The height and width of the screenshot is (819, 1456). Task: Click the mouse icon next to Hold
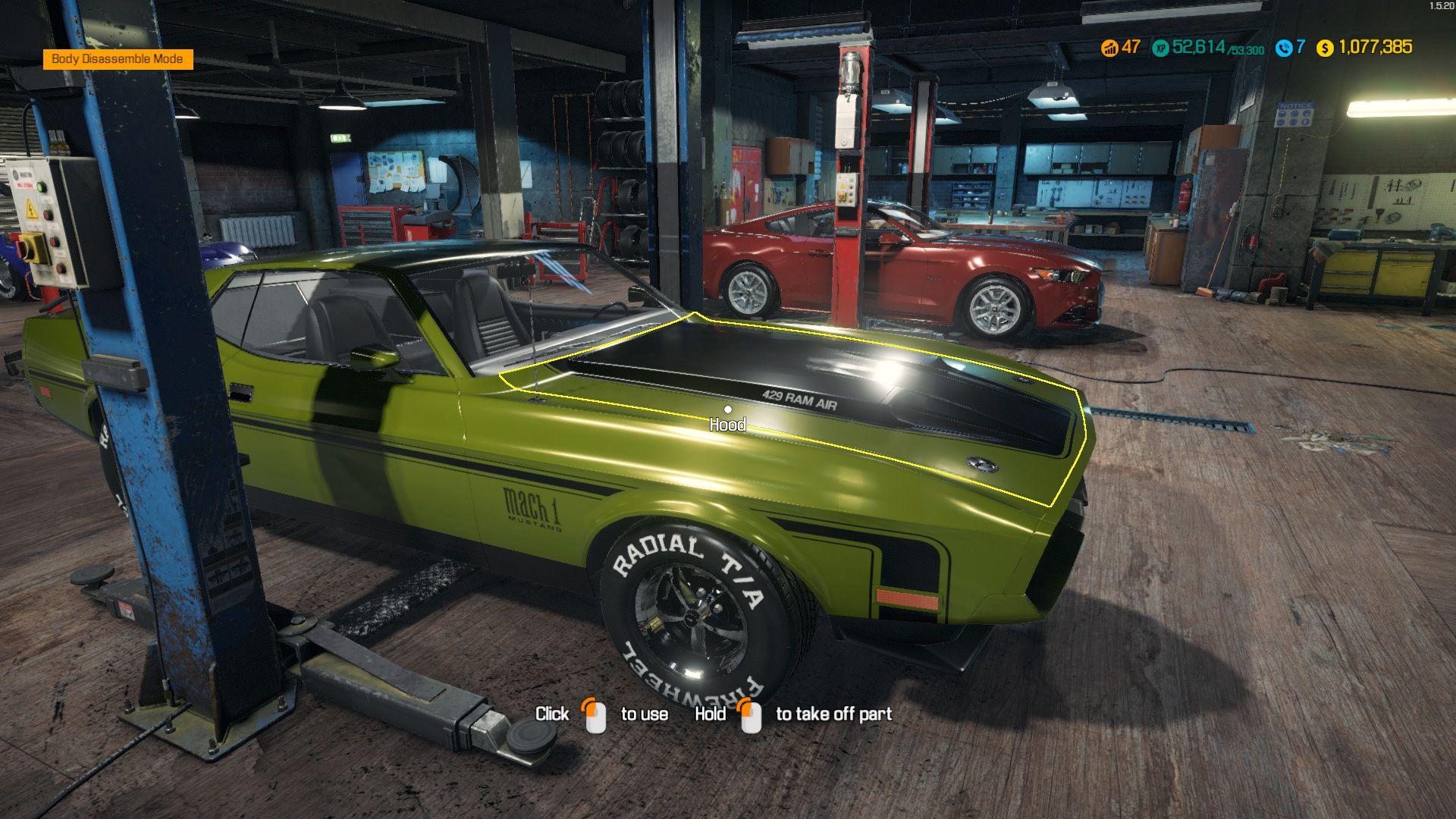click(x=752, y=714)
